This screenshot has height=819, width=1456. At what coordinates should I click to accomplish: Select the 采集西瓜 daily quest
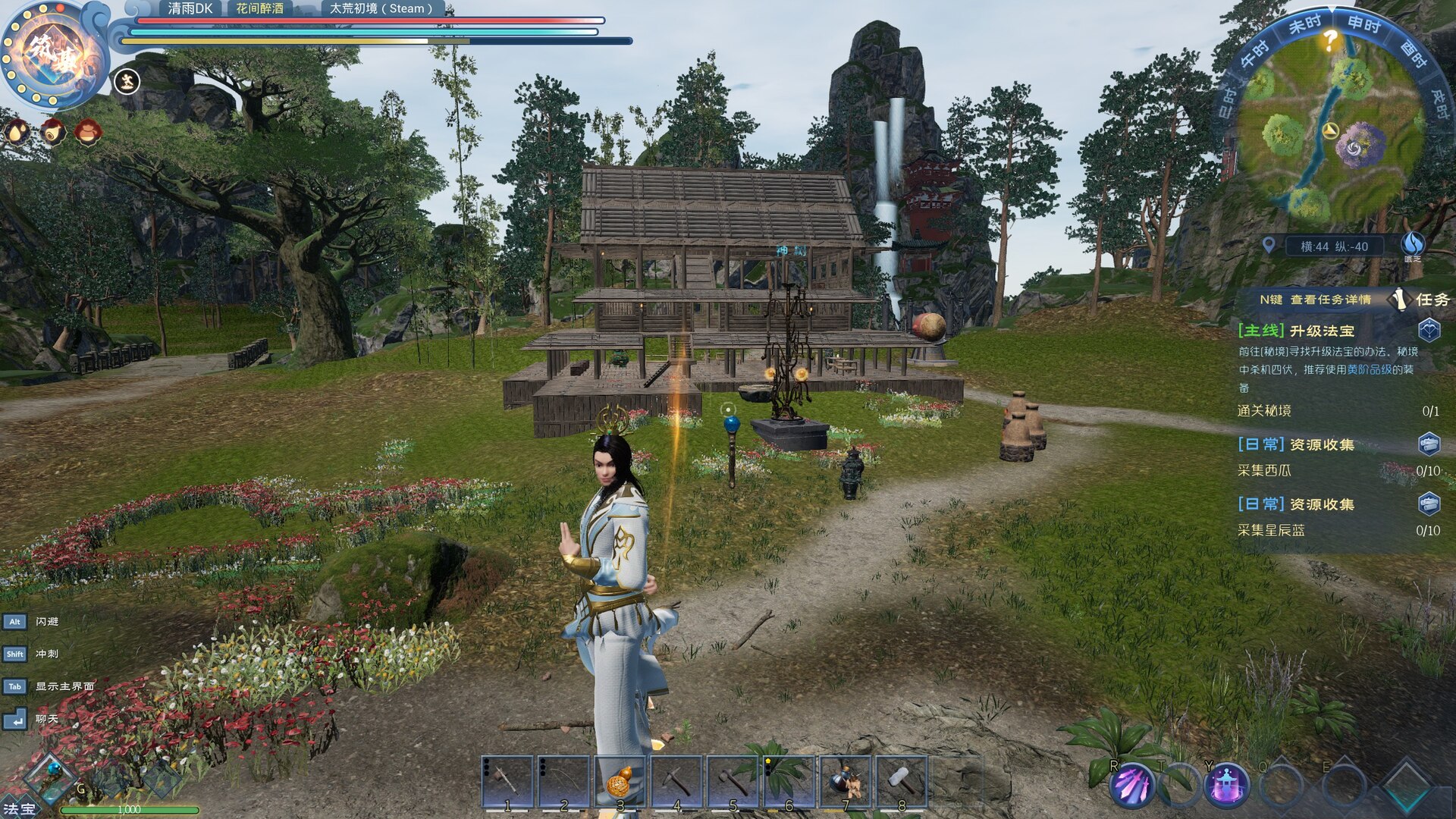[x=1264, y=471]
